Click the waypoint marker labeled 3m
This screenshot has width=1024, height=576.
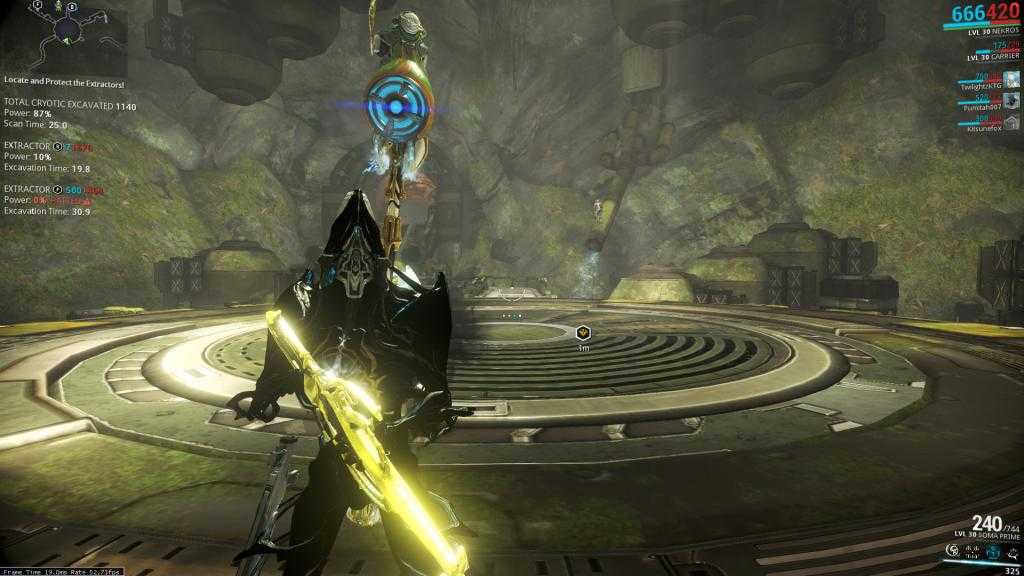[584, 333]
